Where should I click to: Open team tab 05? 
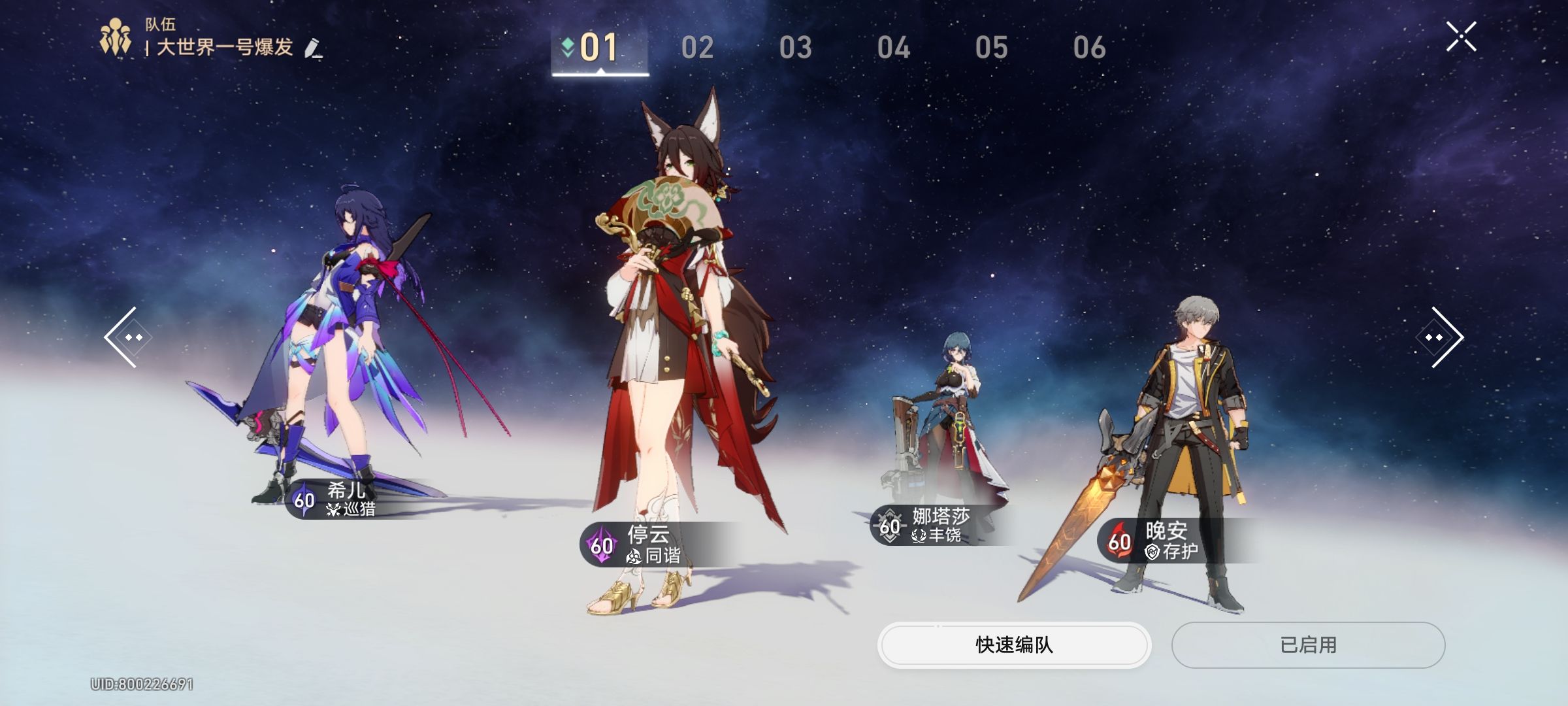(x=991, y=48)
